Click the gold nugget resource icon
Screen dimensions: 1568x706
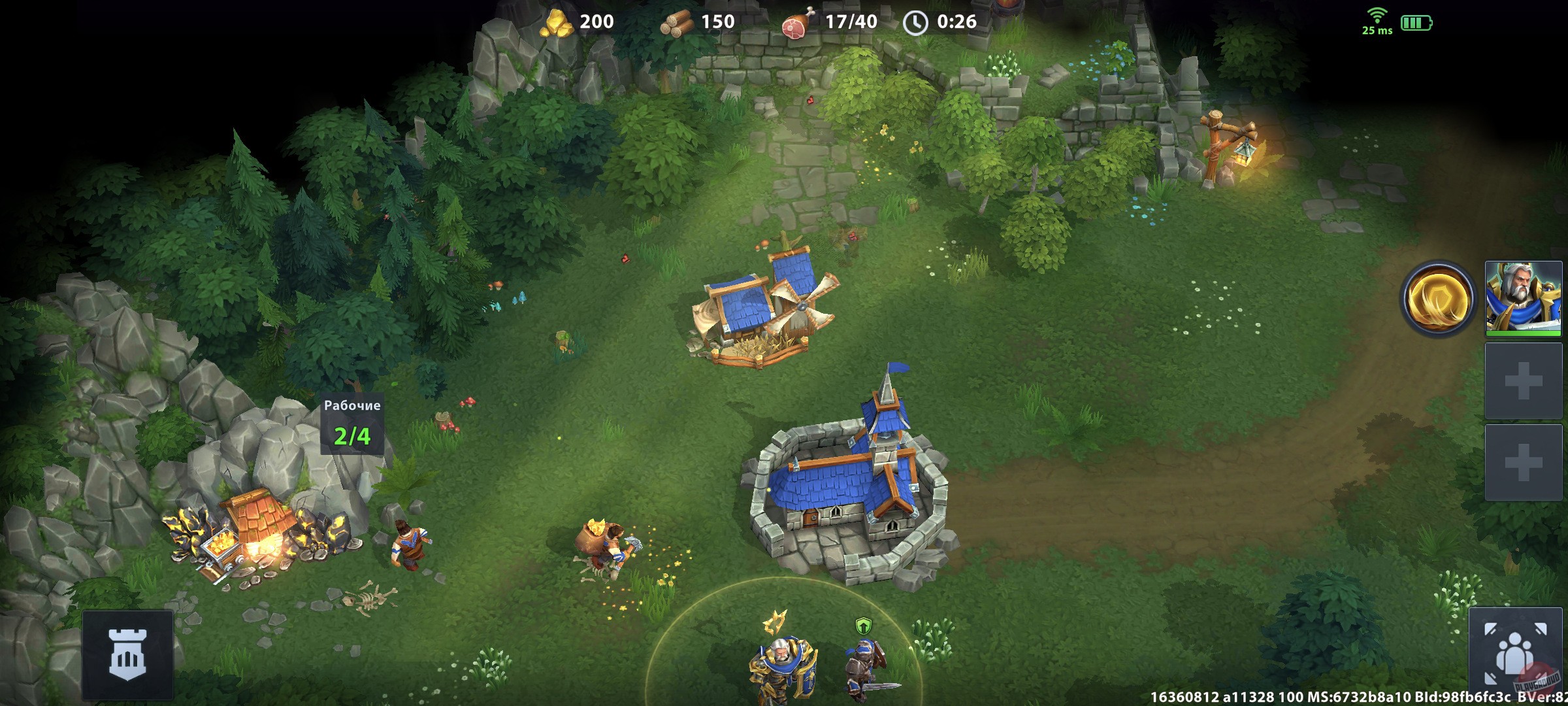coord(557,22)
